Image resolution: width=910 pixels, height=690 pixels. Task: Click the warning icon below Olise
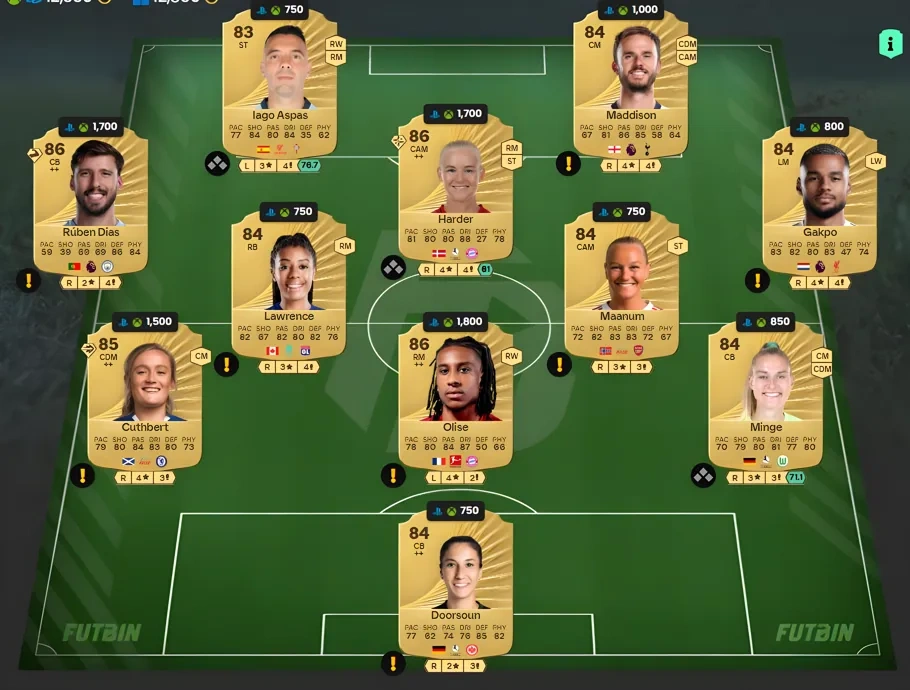pos(393,475)
